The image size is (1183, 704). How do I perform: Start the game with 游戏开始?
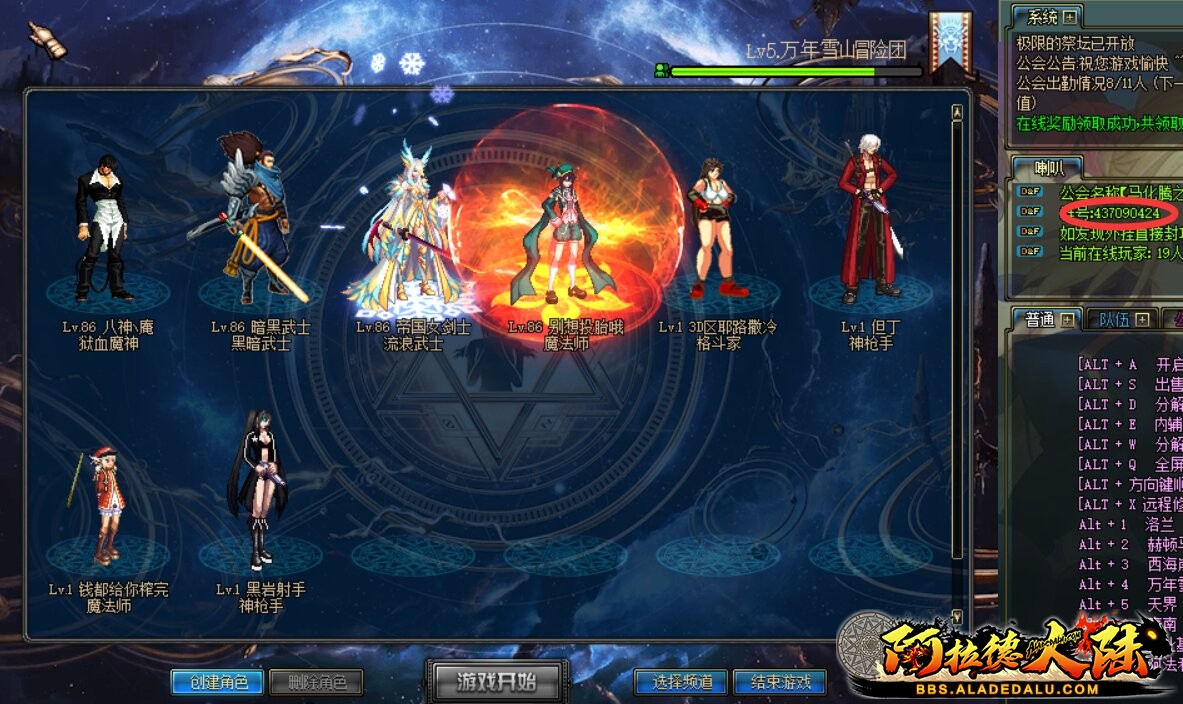tap(497, 681)
